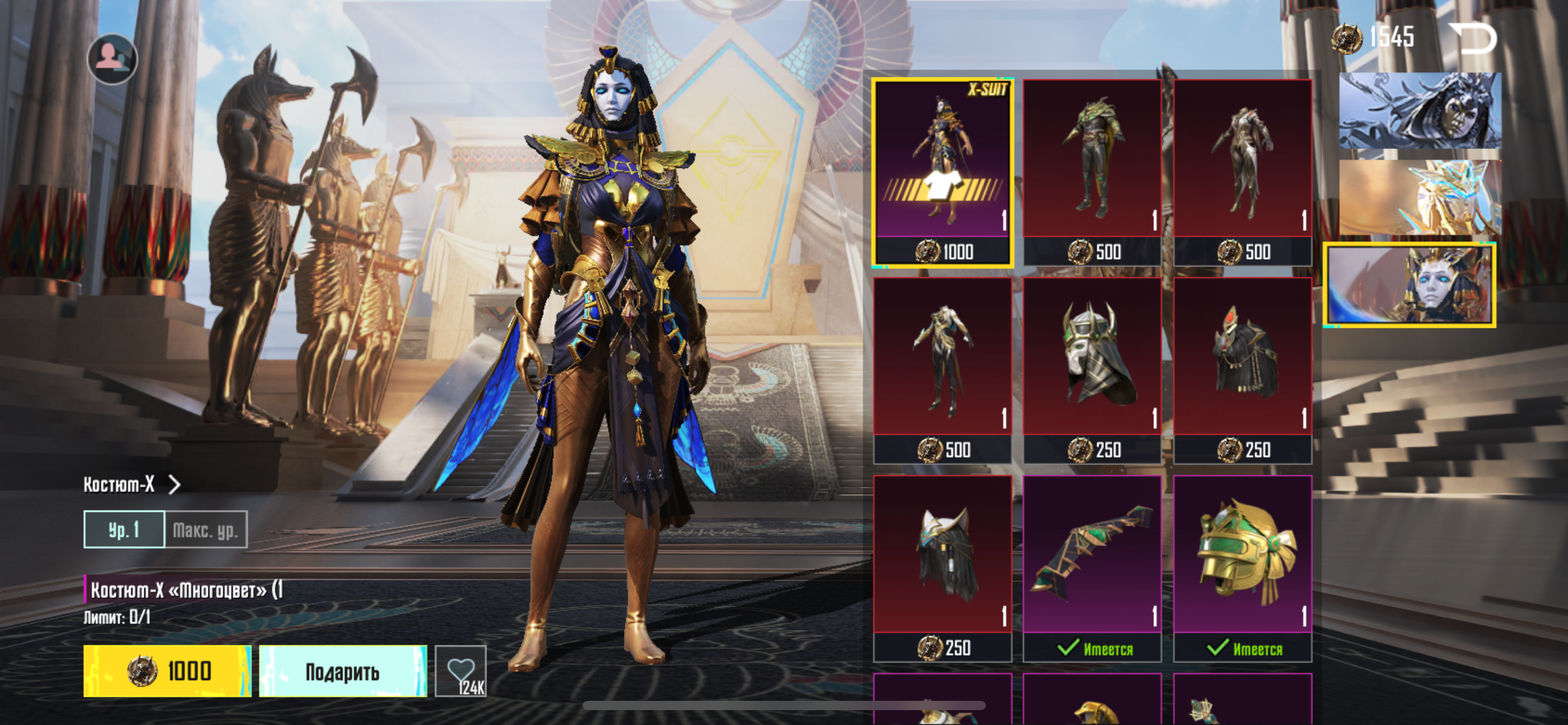Pick the silver horned helmet for 250

[1092, 370]
